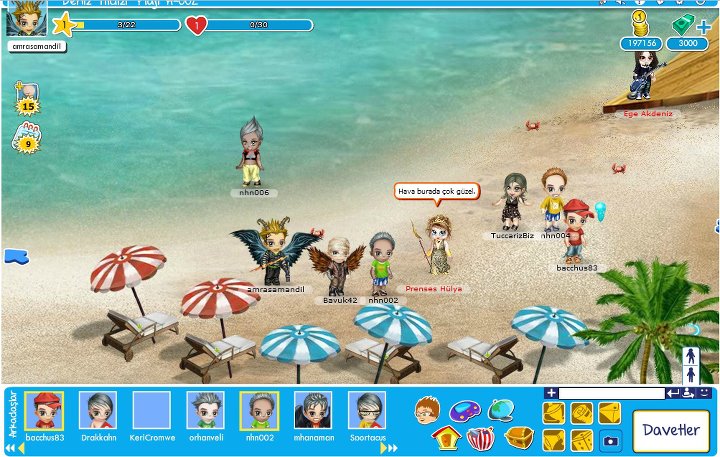Select friend Drakkahn's portrait
This screenshot has width=720, height=457.
coord(98,410)
